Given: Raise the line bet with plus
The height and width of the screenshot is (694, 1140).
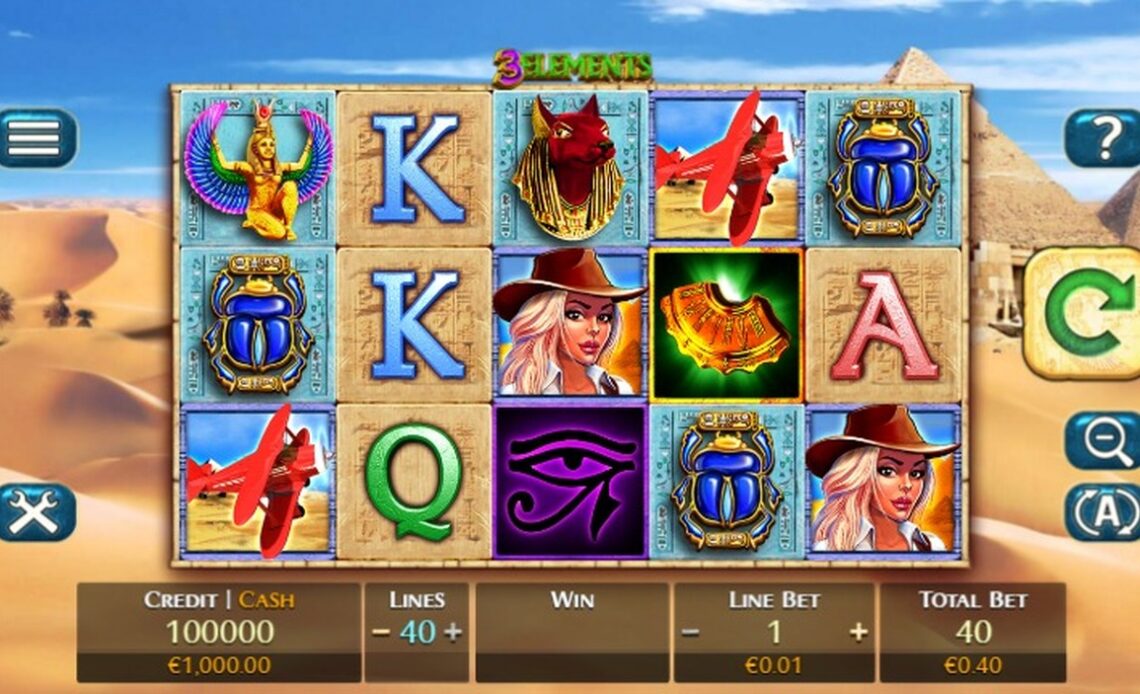Looking at the screenshot, I should pos(858,632).
